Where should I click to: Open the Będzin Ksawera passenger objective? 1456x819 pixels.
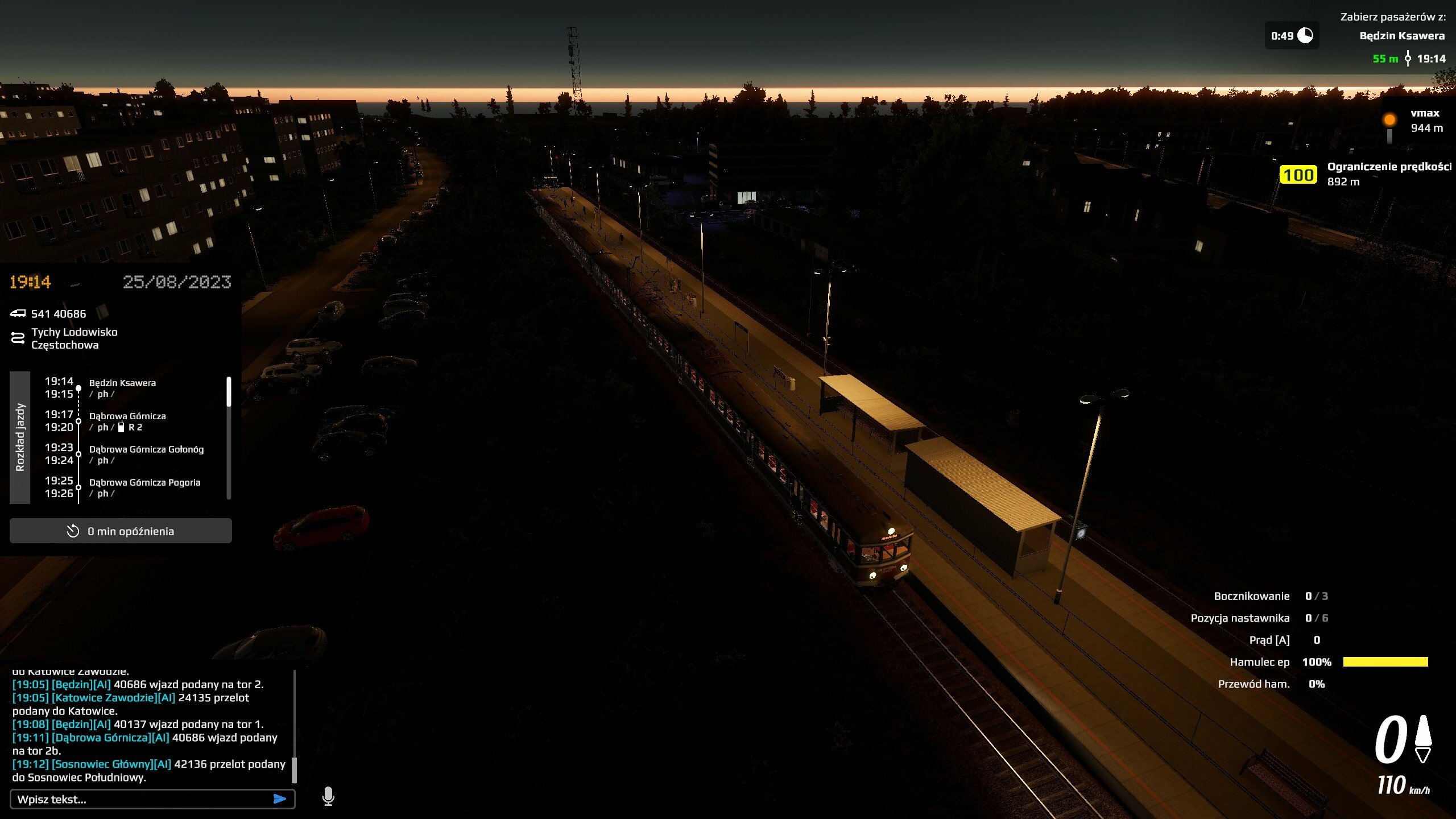click(1401, 36)
